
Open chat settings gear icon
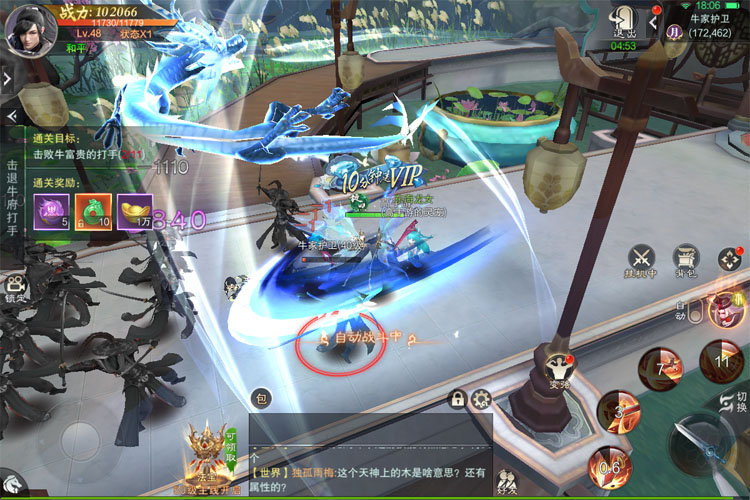[481, 399]
